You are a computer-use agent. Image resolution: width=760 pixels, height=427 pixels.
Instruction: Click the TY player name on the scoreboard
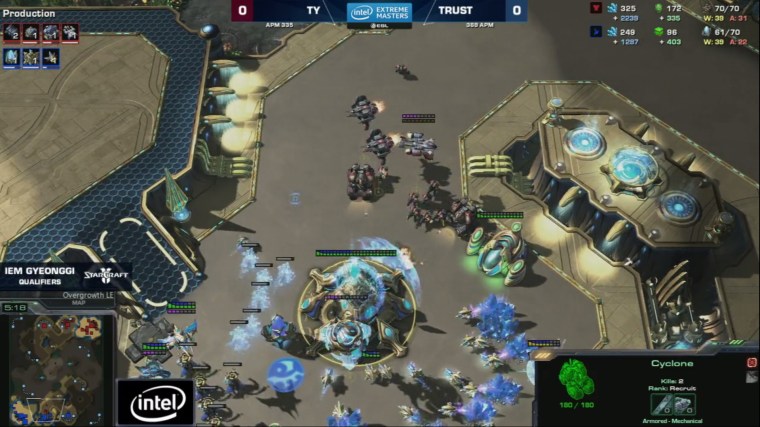(x=313, y=11)
